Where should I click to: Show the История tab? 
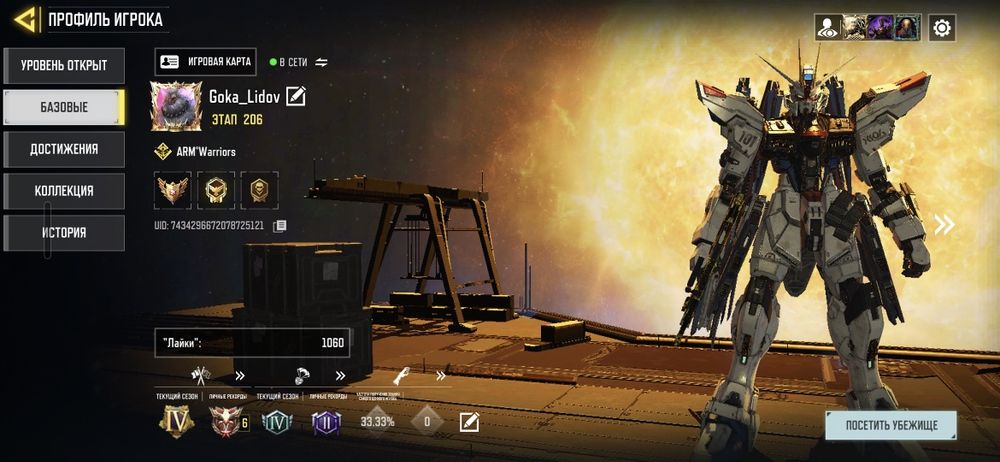[x=64, y=233]
